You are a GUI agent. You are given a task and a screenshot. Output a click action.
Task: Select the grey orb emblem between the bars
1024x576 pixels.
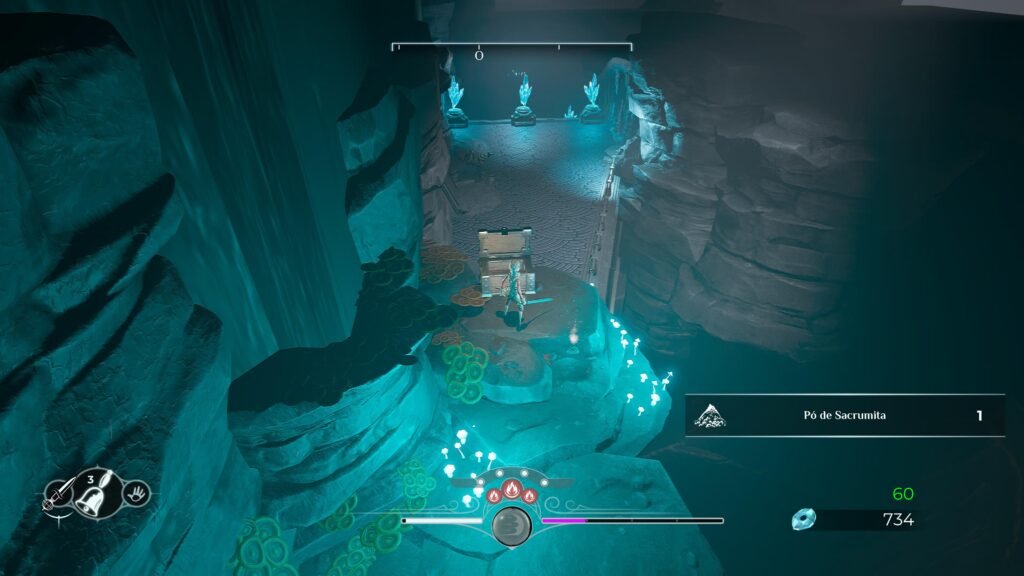512,525
